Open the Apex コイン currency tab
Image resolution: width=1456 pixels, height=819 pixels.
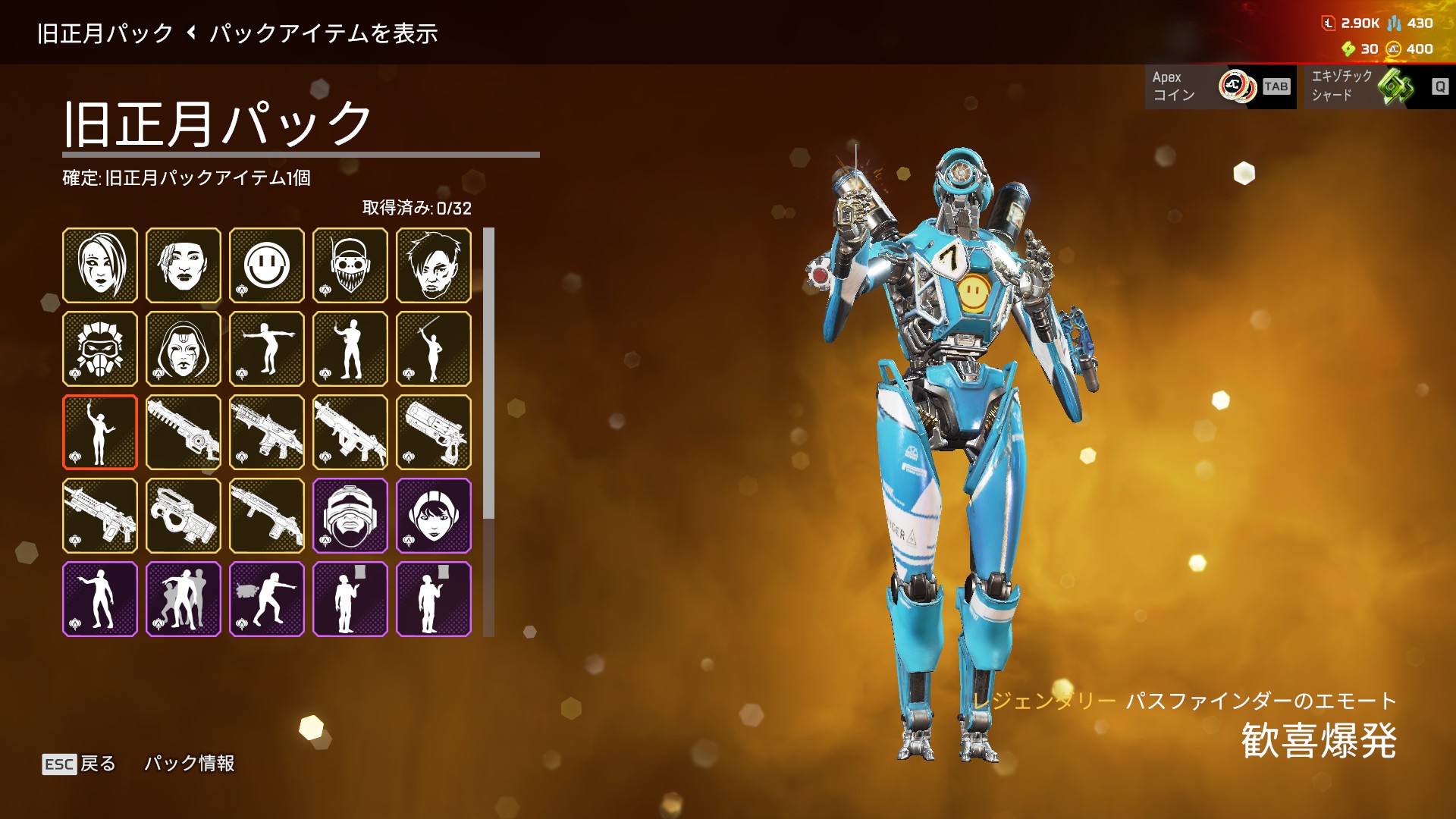click(x=1219, y=86)
